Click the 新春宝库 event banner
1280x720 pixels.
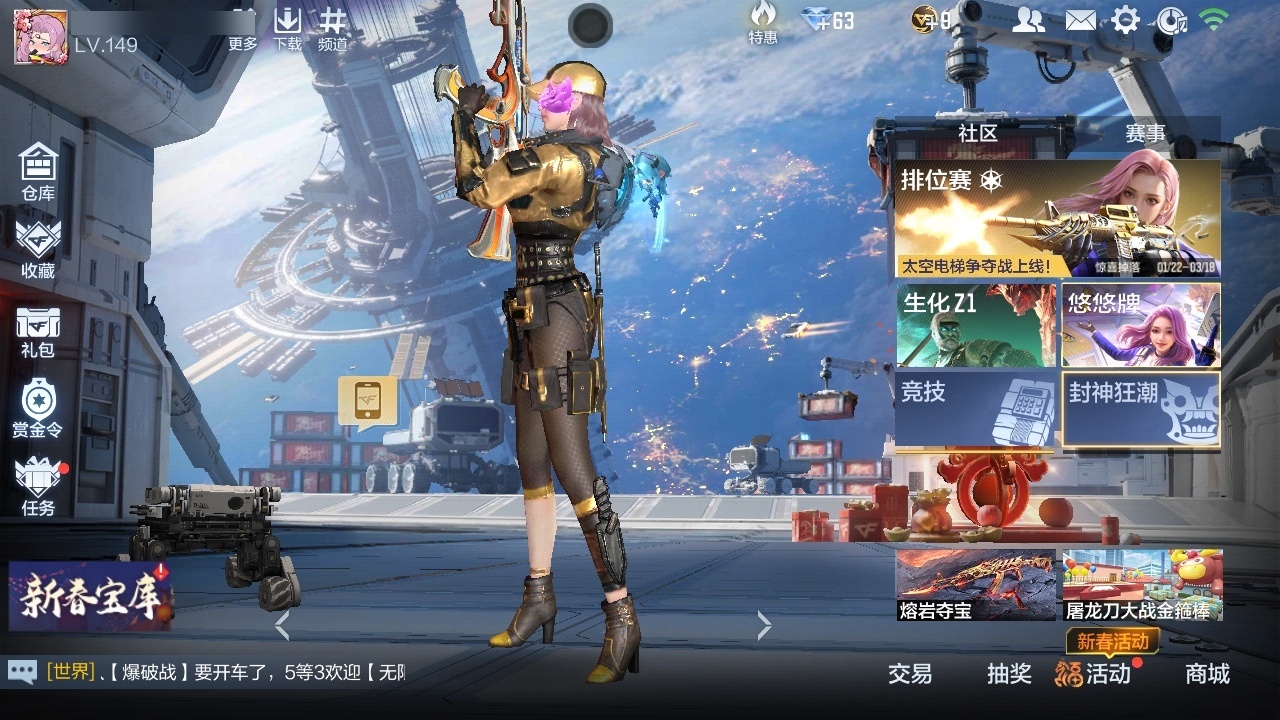pos(90,596)
